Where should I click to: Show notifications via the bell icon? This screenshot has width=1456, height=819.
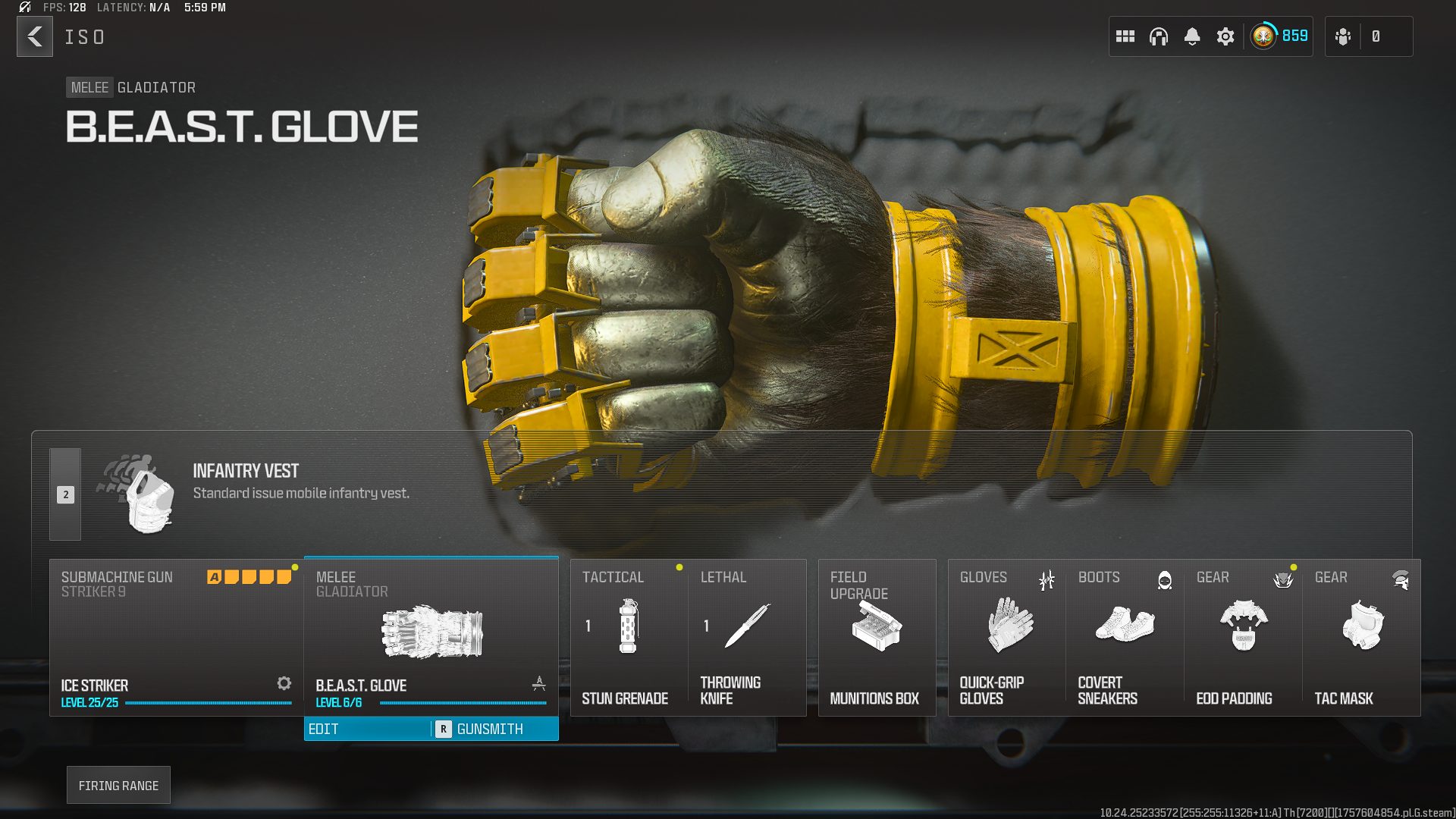tap(1192, 36)
